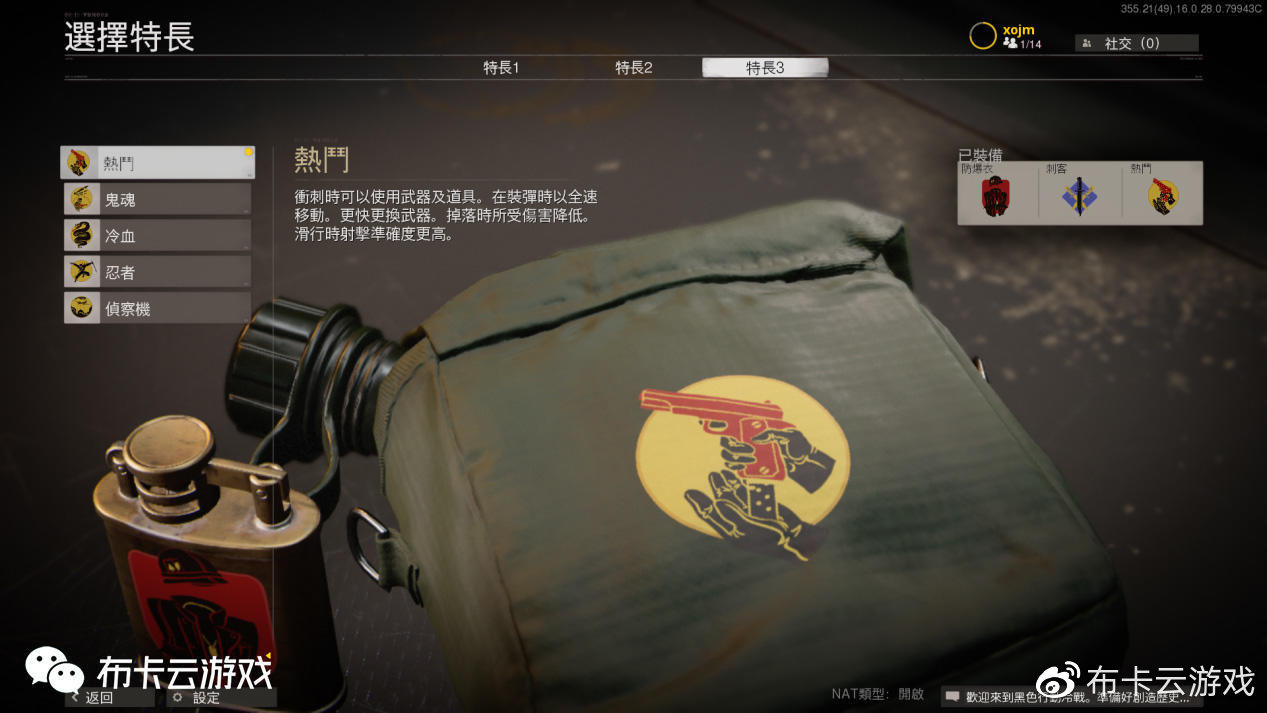Select the 特長3 tab

coord(765,68)
